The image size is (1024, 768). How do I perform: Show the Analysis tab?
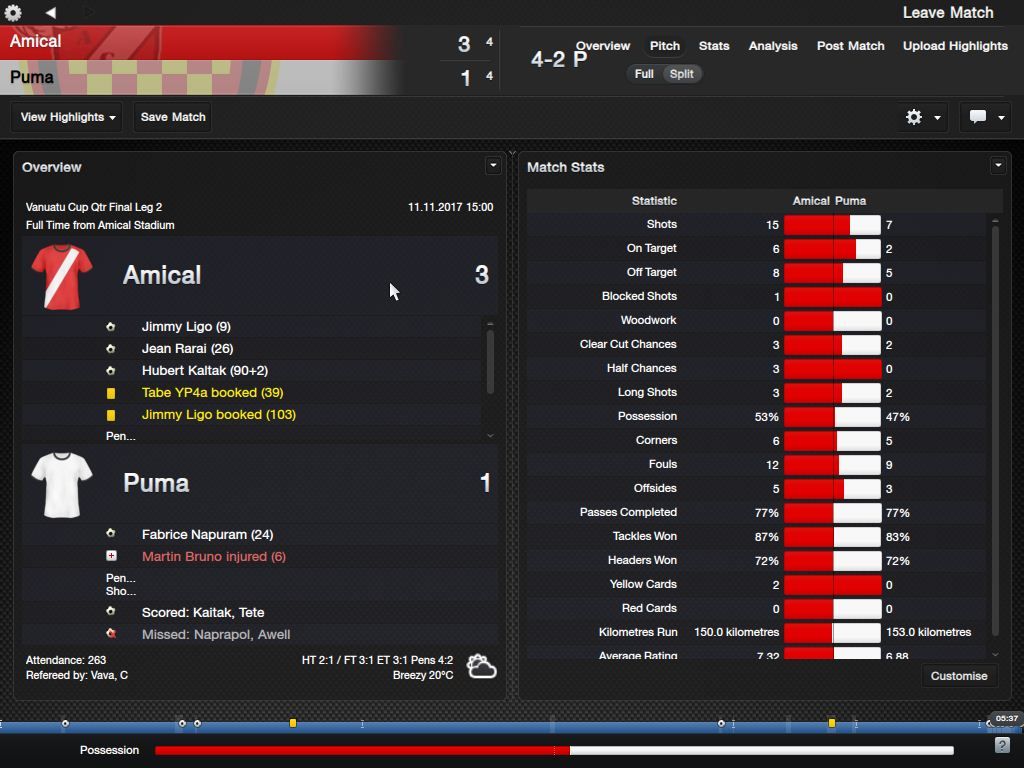point(772,46)
